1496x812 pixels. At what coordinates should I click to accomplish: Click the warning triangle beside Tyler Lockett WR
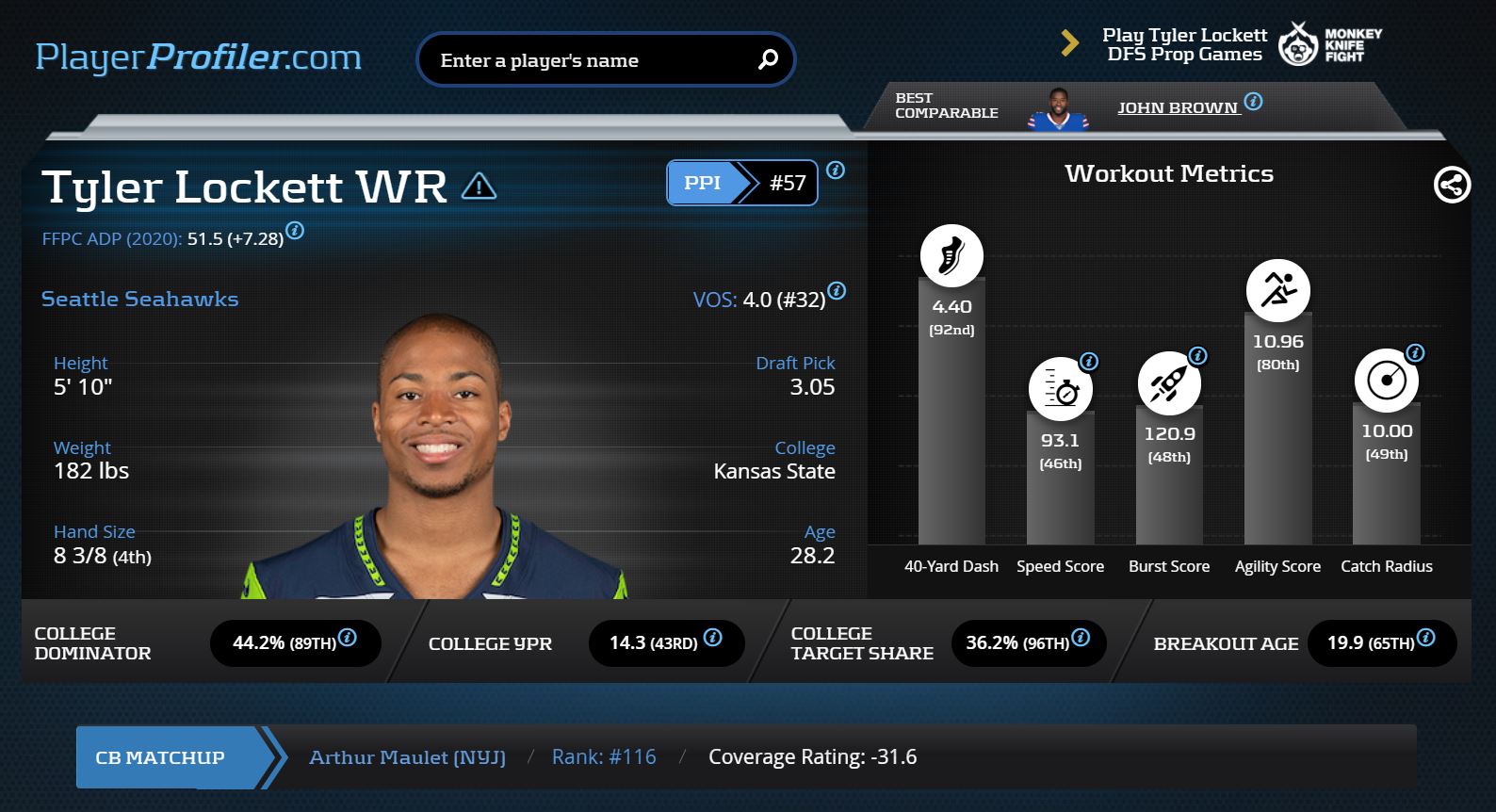[x=479, y=186]
